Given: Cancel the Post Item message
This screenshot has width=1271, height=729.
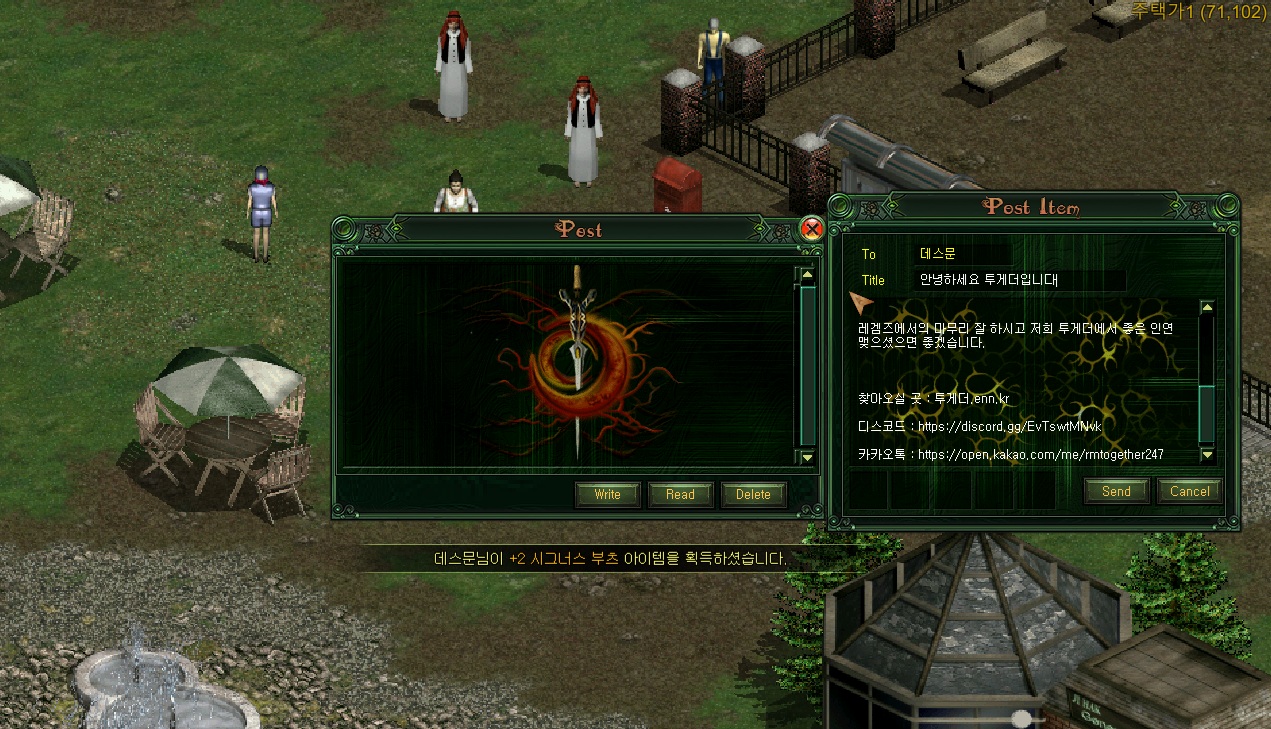Looking at the screenshot, I should [x=1189, y=491].
